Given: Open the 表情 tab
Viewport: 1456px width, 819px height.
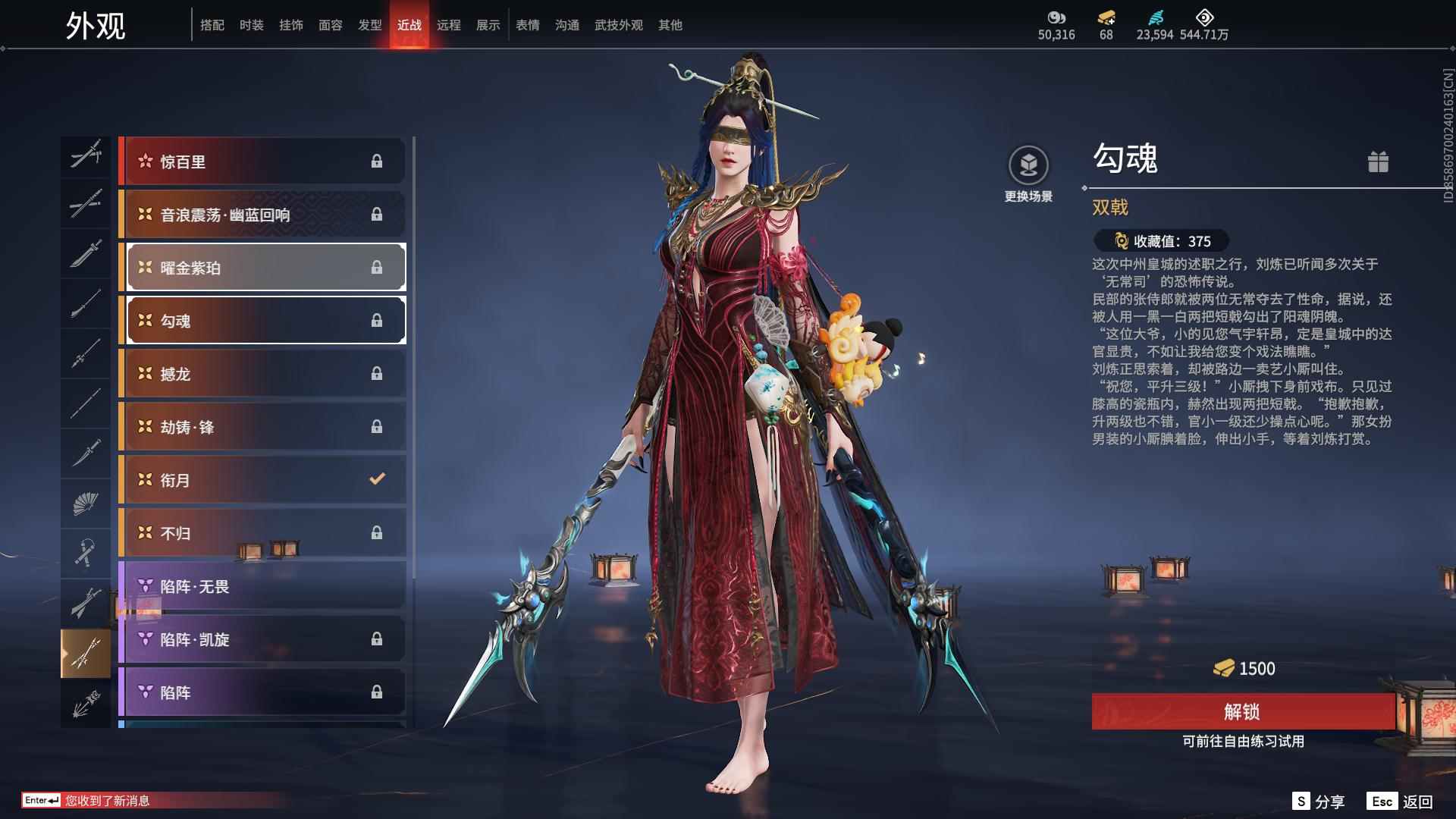Looking at the screenshot, I should point(527,25).
